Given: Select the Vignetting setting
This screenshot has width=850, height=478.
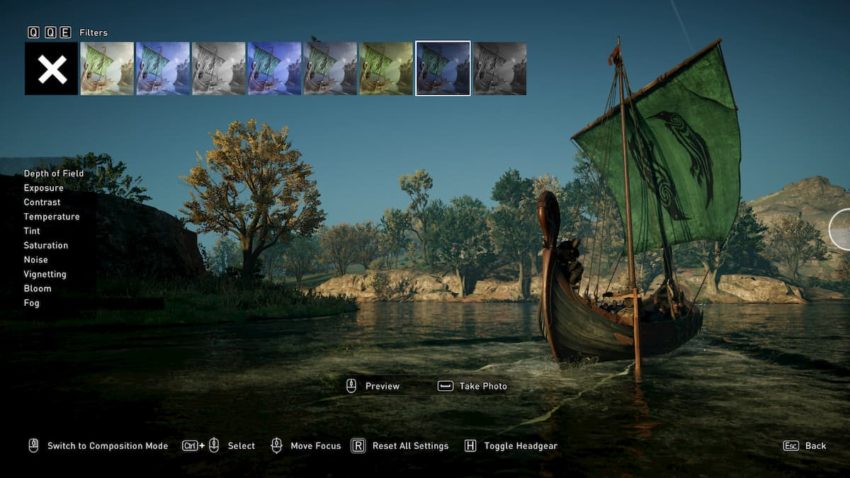Looking at the screenshot, I should click(x=45, y=274).
